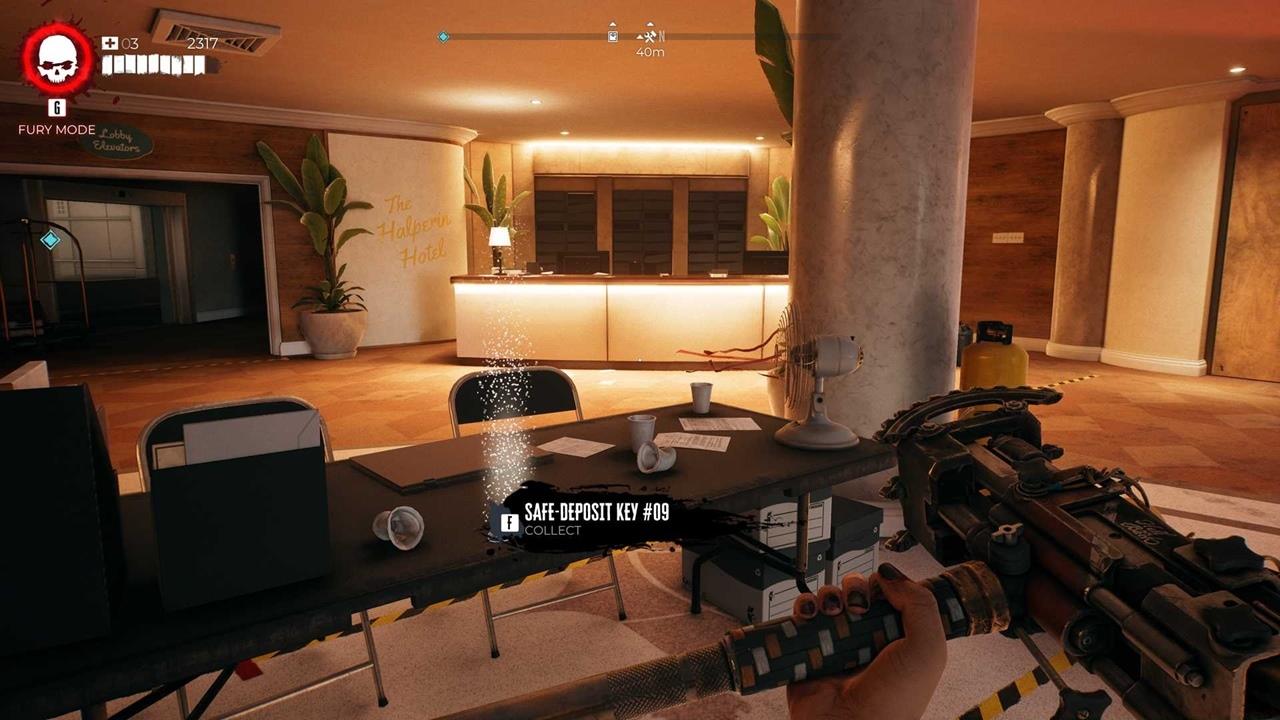Click the workbench hammer-and-wrench icon on the compass
Screen dimensions: 1280x720
[x=650, y=35]
